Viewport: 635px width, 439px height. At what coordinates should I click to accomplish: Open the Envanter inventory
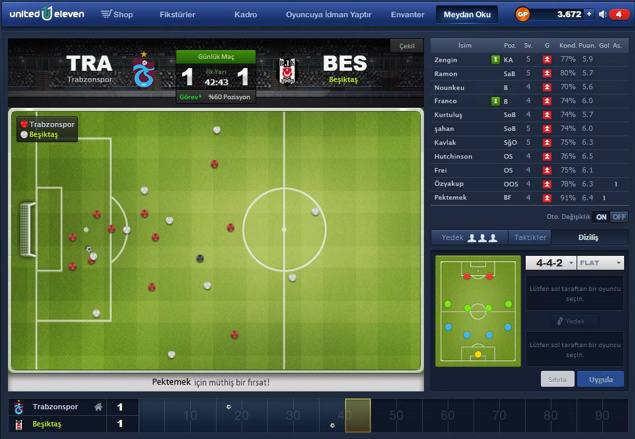[408, 15]
